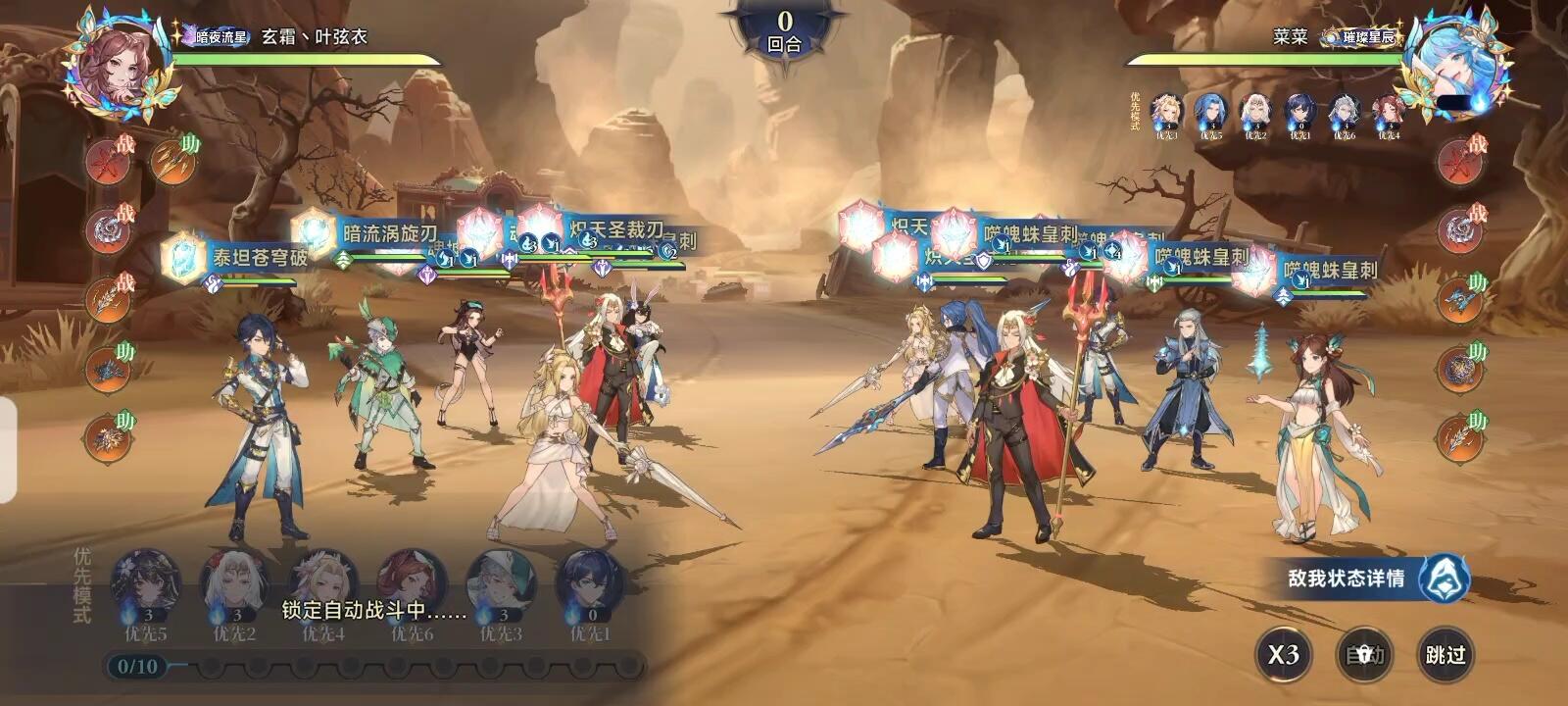Viewport: 1568px width, 706px height.
Task: Select the 优先3 green-hat hero portrait
Action: point(501,585)
